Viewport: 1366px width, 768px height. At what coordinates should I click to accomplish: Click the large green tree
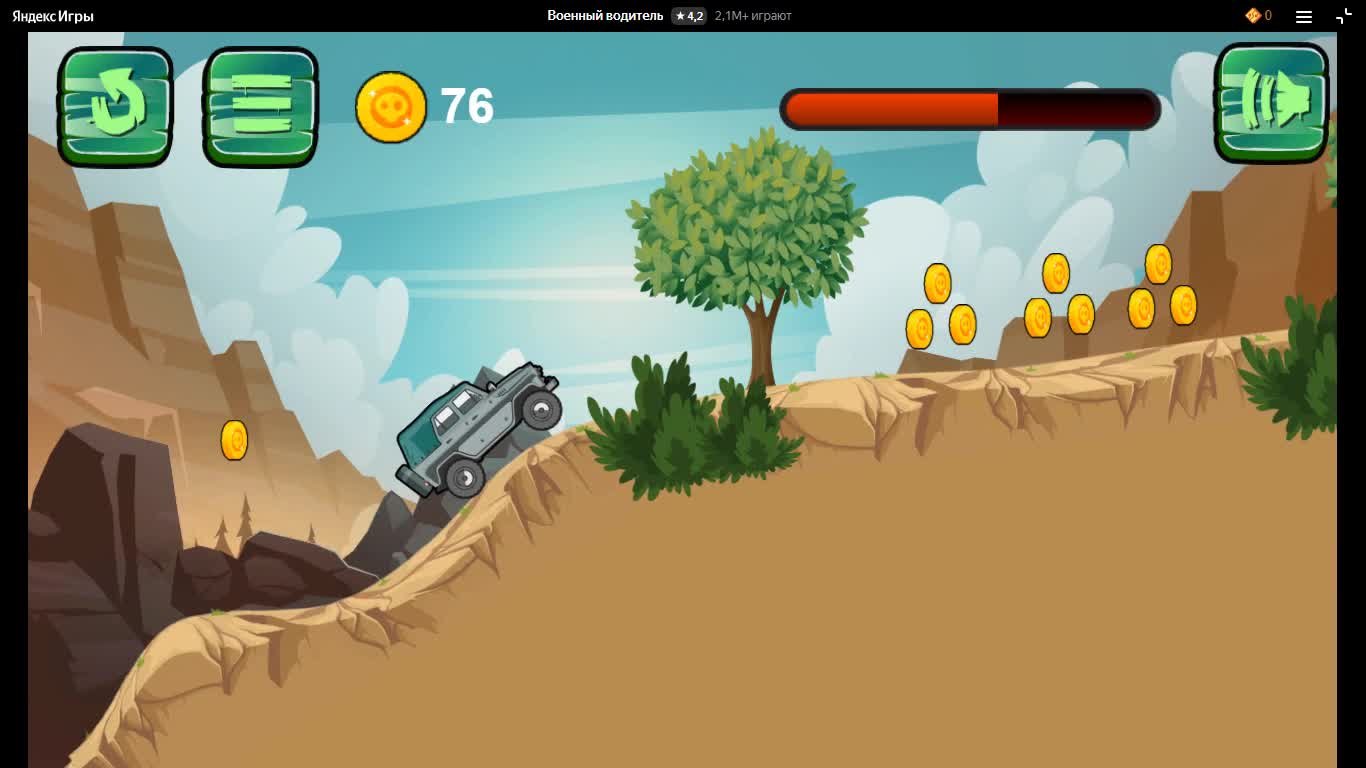(750, 230)
